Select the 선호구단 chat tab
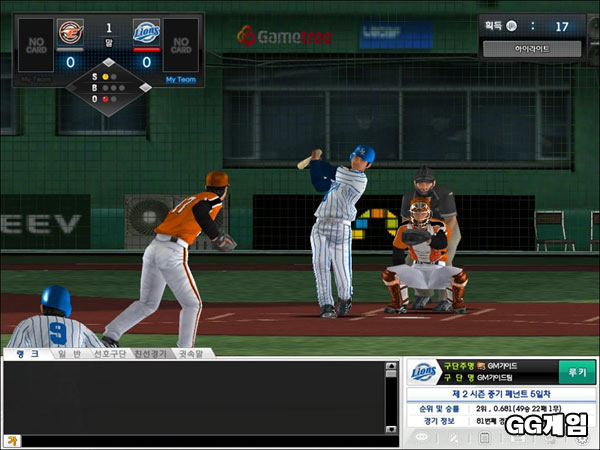Screen dimensions: 600x450 [108, 353]
